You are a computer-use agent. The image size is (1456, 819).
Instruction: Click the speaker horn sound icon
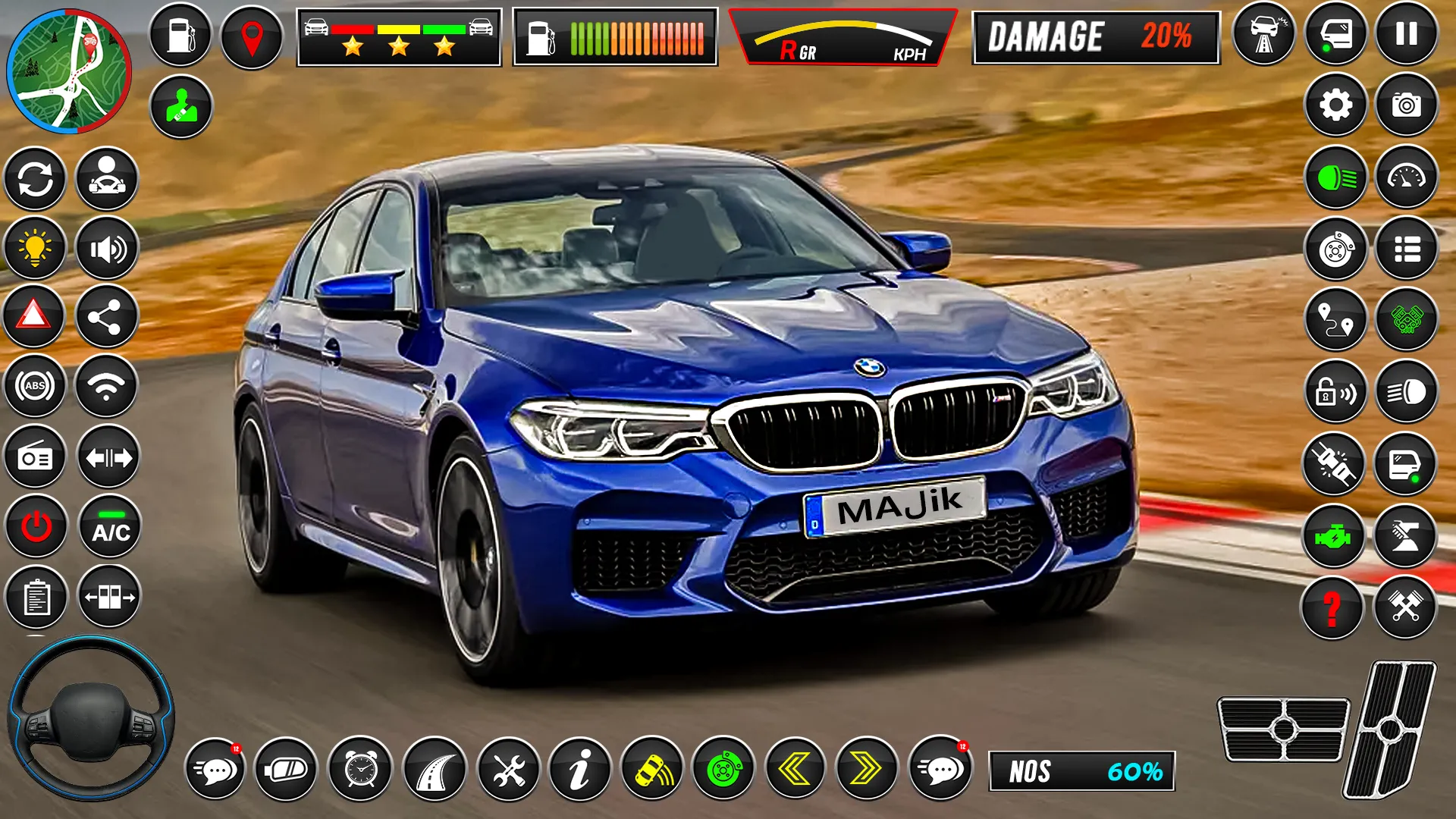(107, 249)
